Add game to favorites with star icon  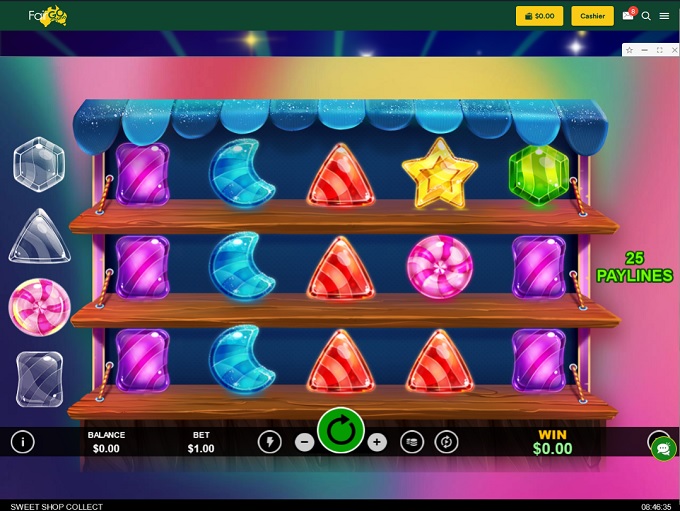tap(629, 49)
